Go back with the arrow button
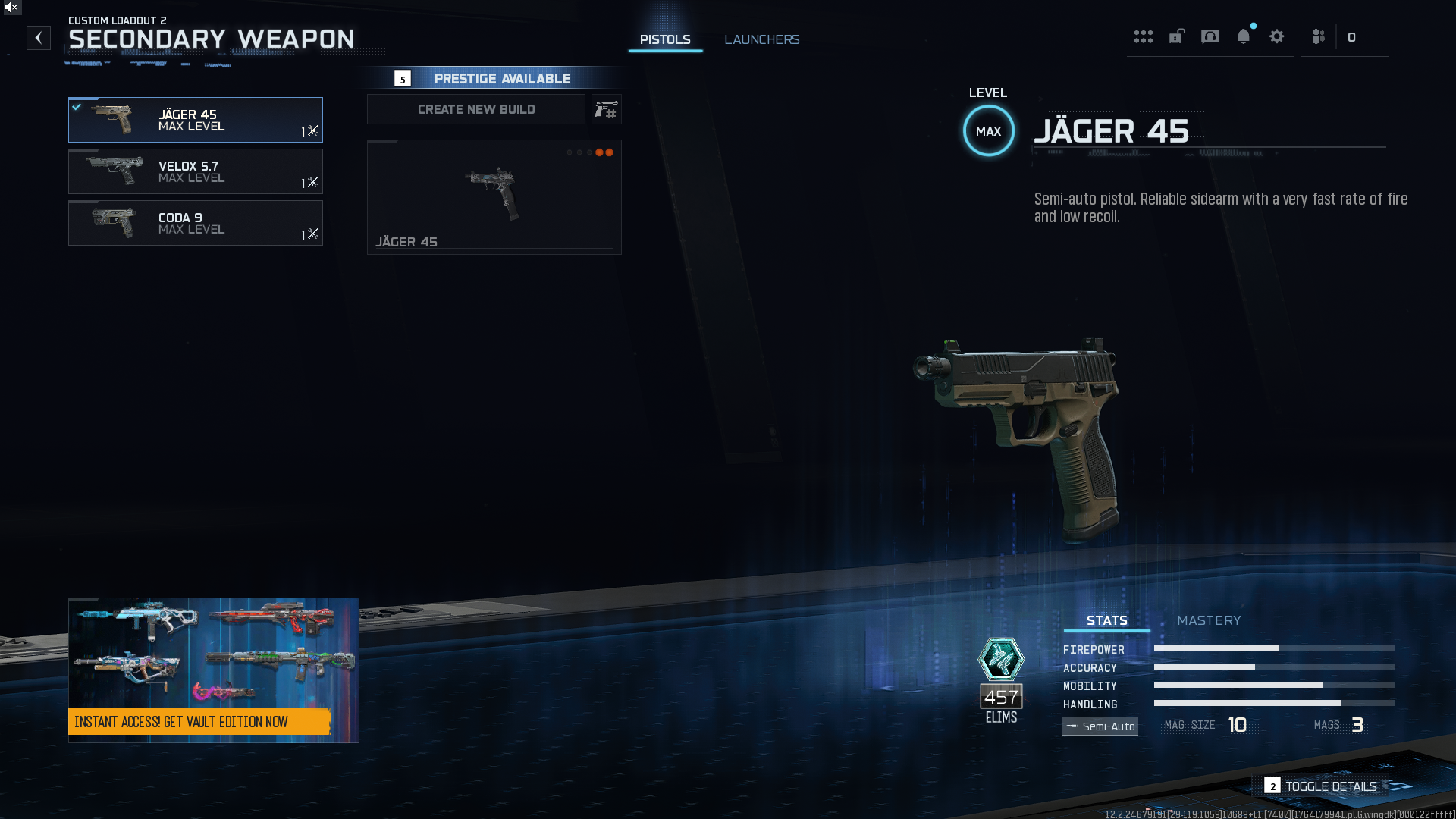1456x819 pixels. 39,38
